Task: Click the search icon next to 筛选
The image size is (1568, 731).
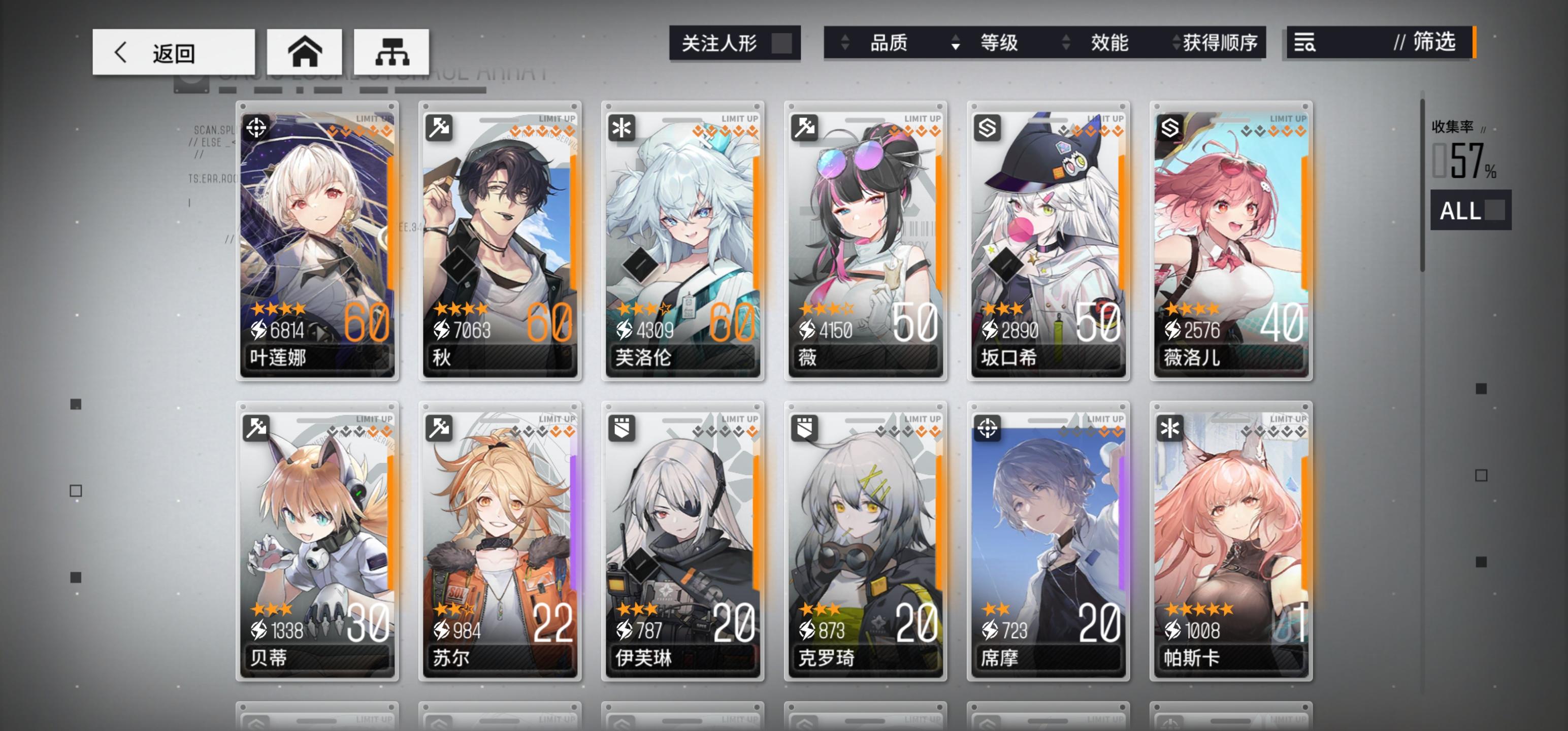Action: point(1304,43)
